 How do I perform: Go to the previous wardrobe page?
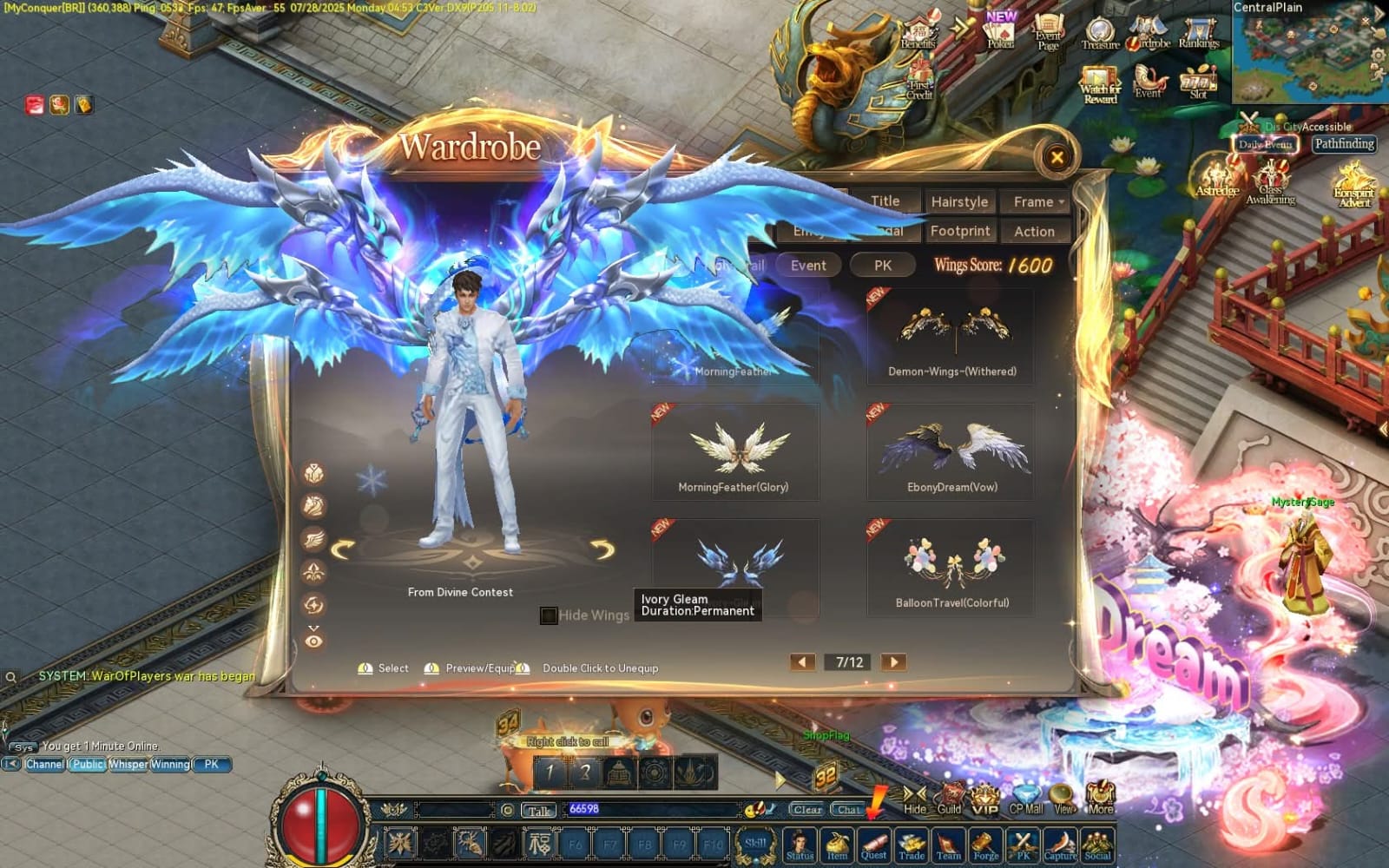click(x=802, y=662)
